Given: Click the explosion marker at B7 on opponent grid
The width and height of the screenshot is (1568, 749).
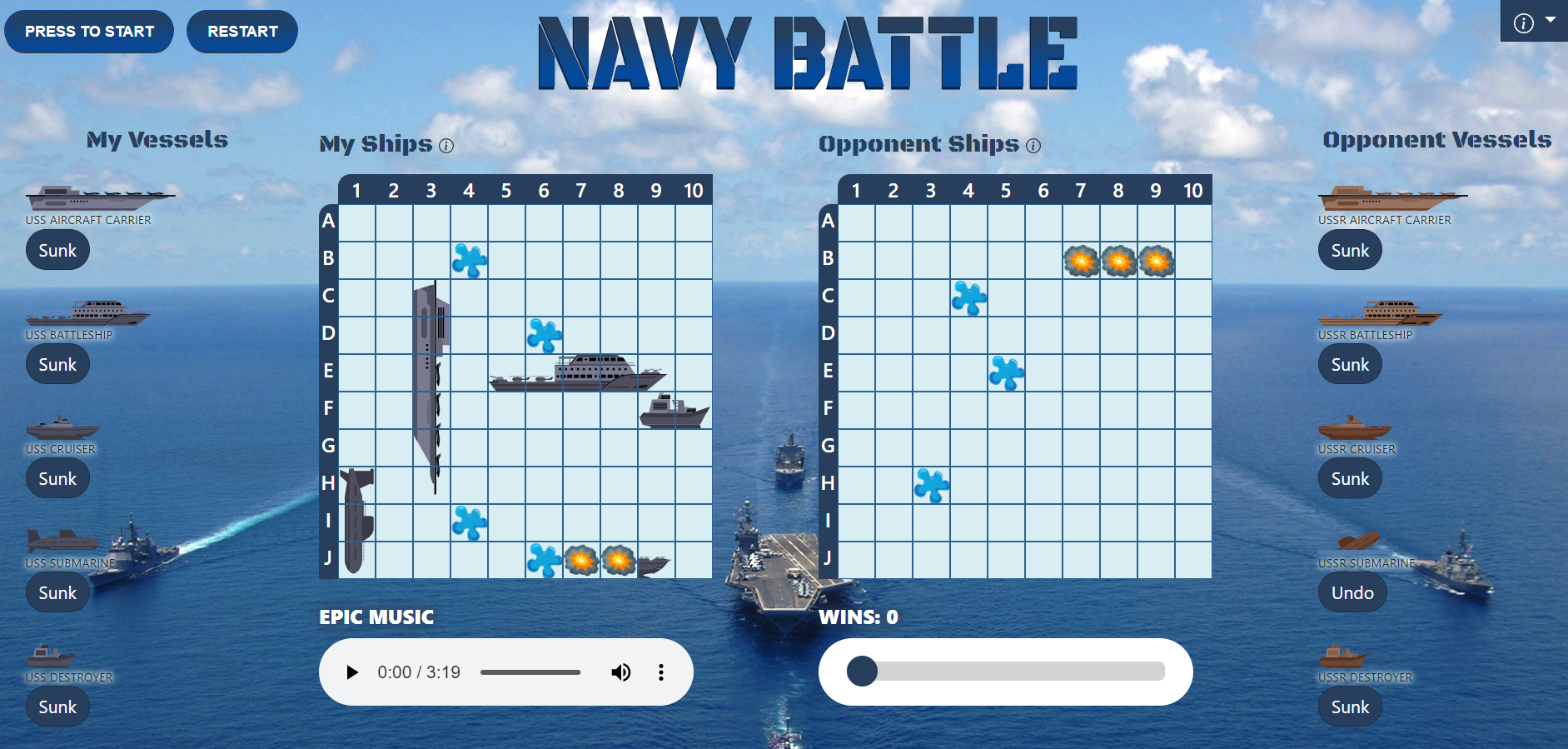Looking at the screenshot, I should (1082, 261).
